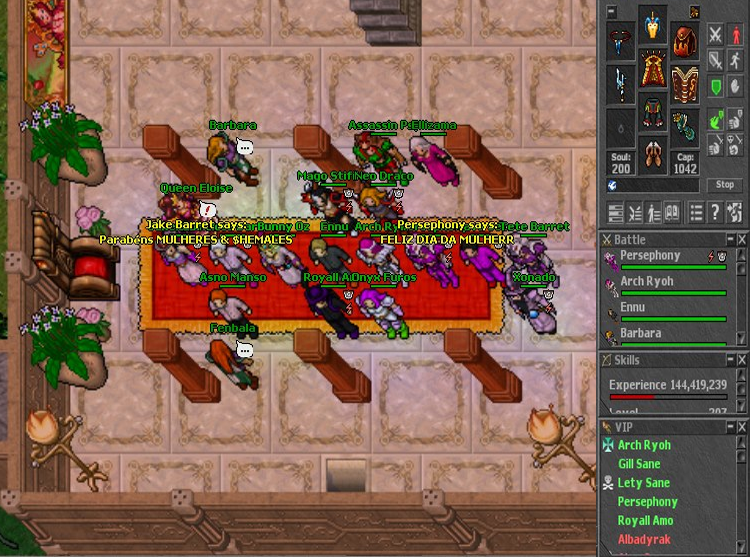Activate the crossed swords offensive stance
The image size is (750, 557).
[x=716, y=36]
